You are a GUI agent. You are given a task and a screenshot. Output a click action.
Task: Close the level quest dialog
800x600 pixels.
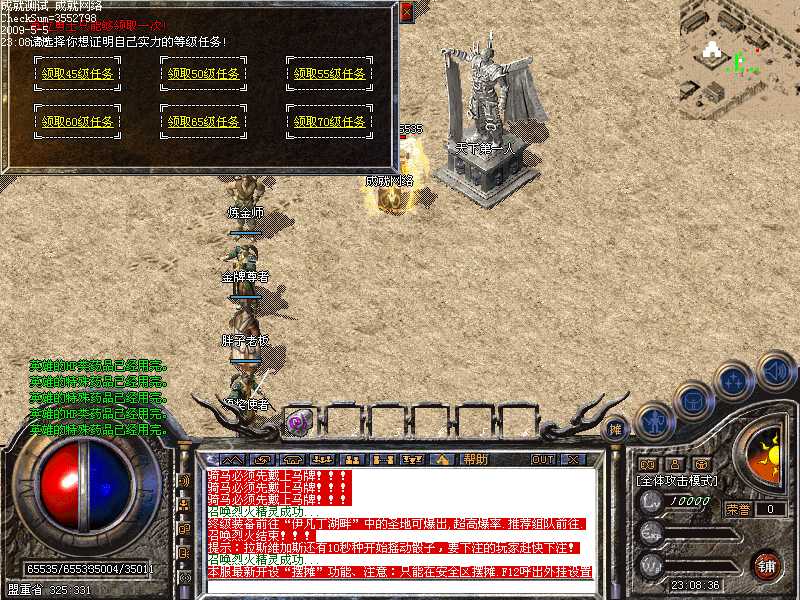click(x=406, y=12)
